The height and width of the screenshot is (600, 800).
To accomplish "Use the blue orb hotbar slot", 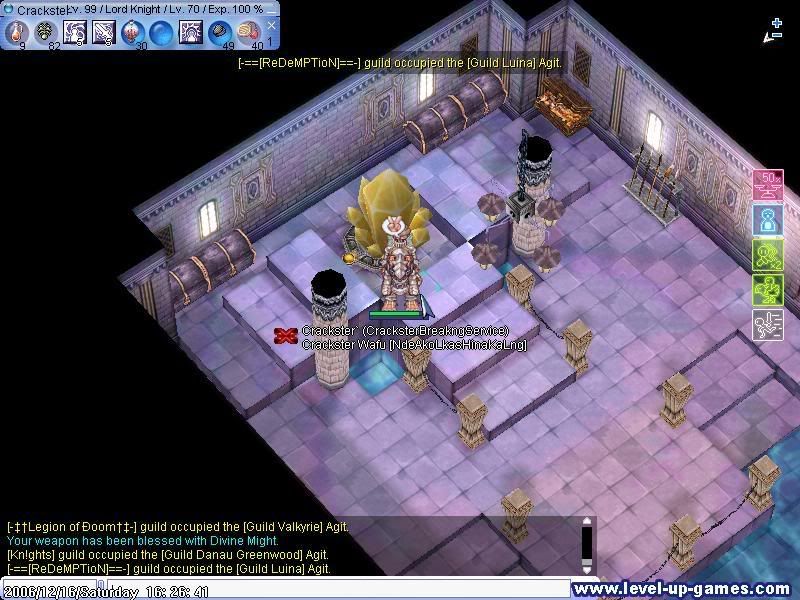I will [161, 31].
